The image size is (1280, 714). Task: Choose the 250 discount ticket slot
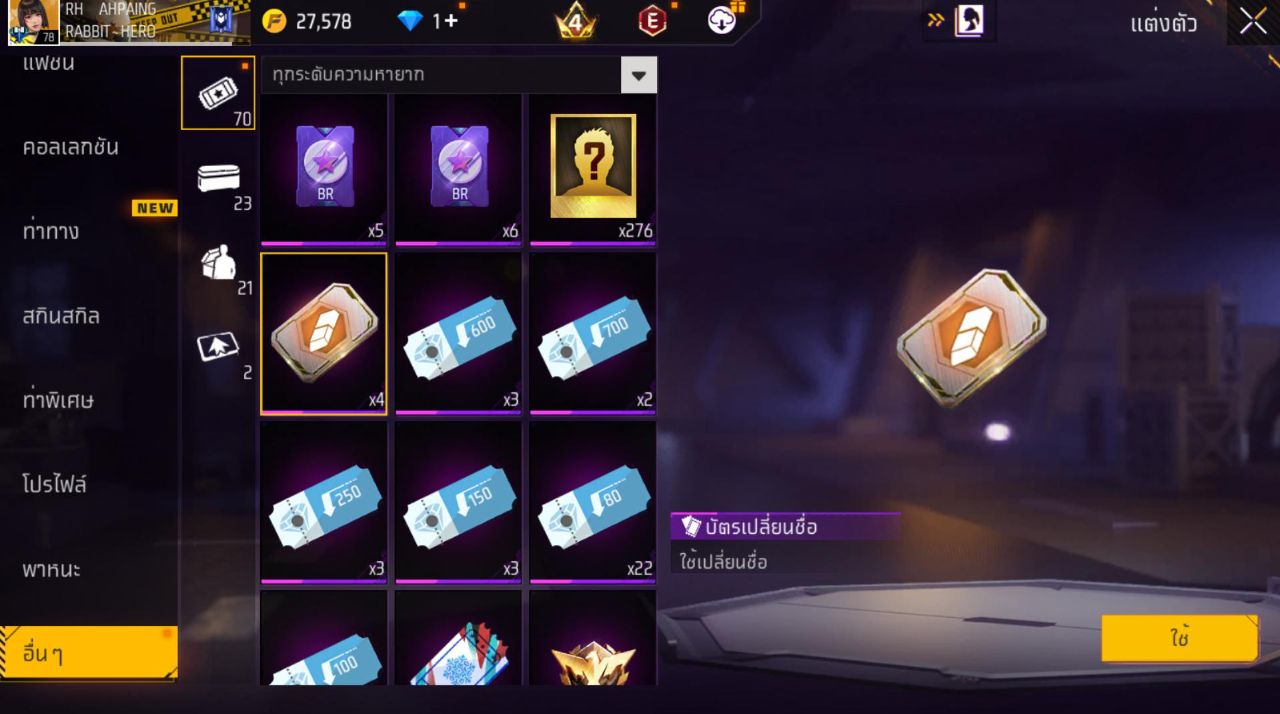(x=324, y=502)
